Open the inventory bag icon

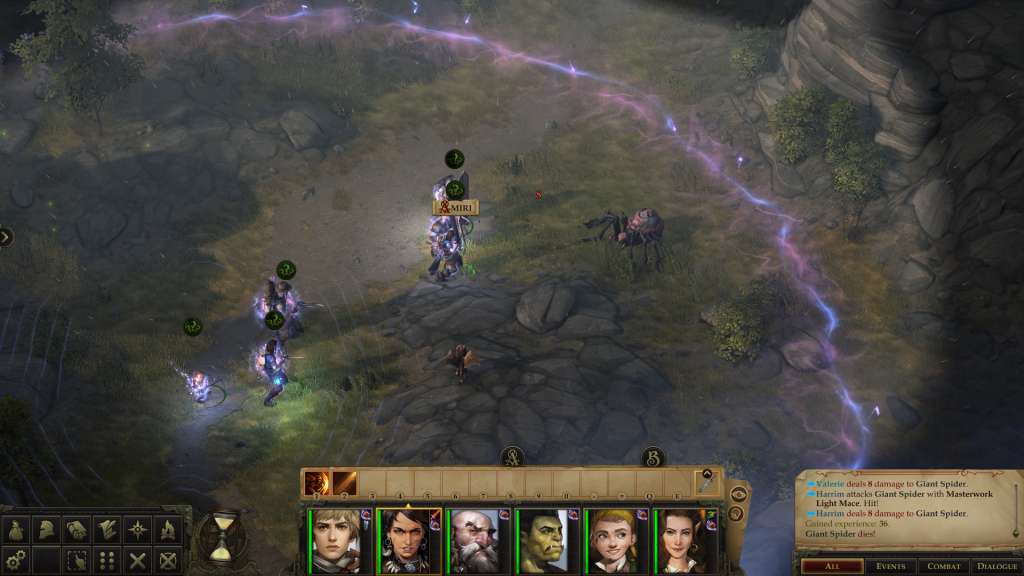point(18,531)
